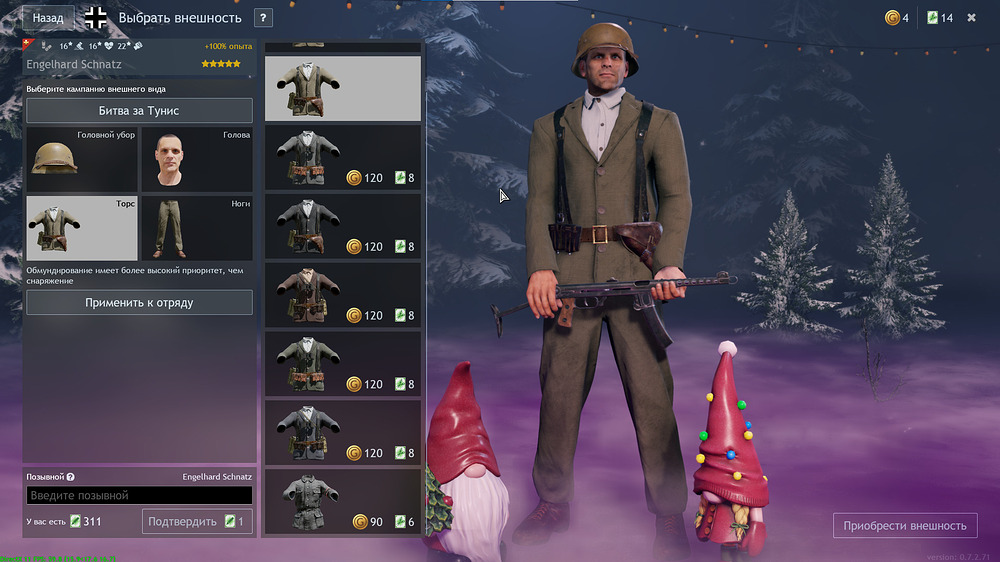
Task: Choose the grey uniform costing 90 gold
Action: point(343,502)
